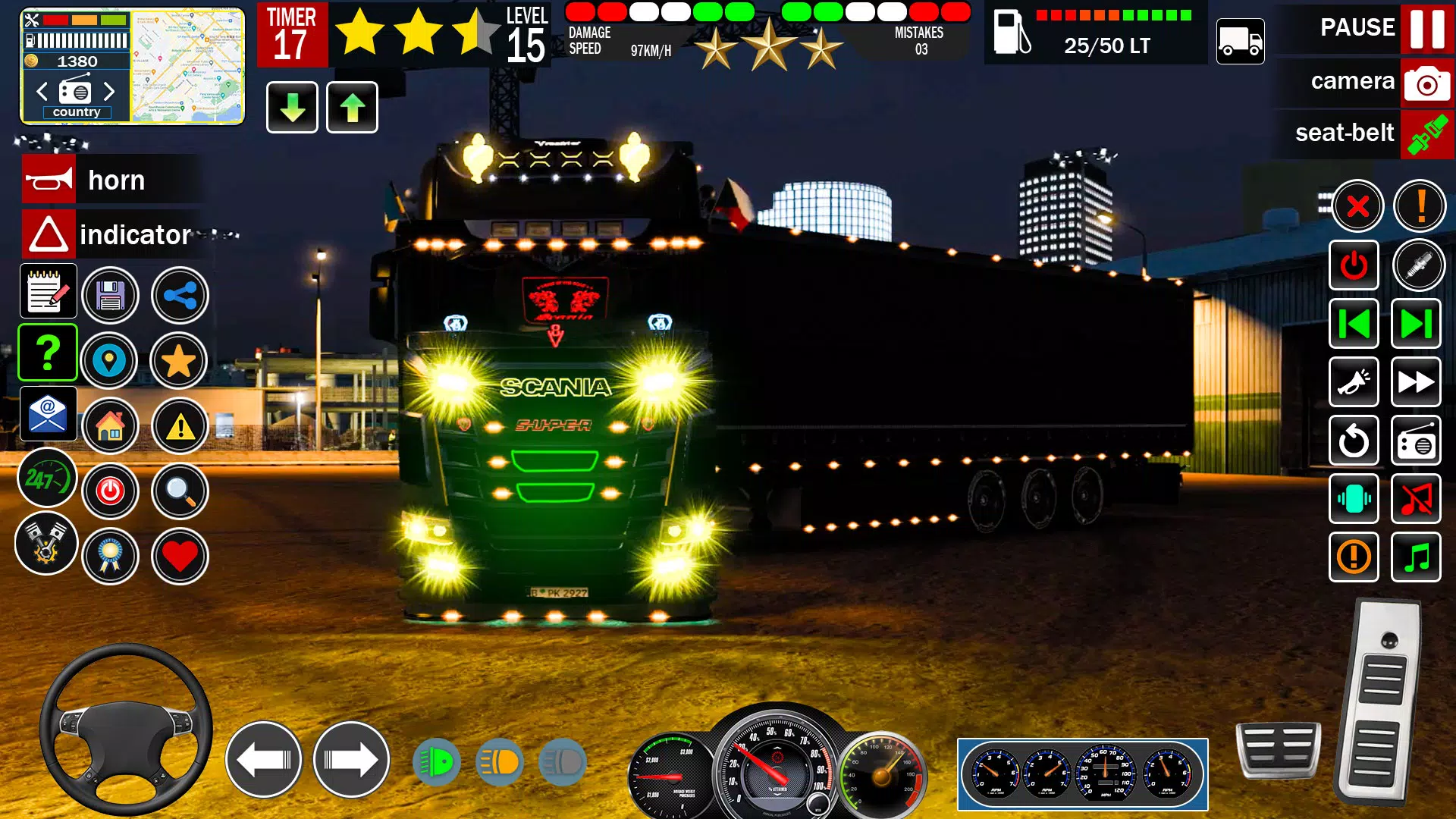Image resolution: width=1456 pixels, height=819 pixels.
Task: Activate the hazard indicator button
Action: pyautogui.click(x=49, y=235)
